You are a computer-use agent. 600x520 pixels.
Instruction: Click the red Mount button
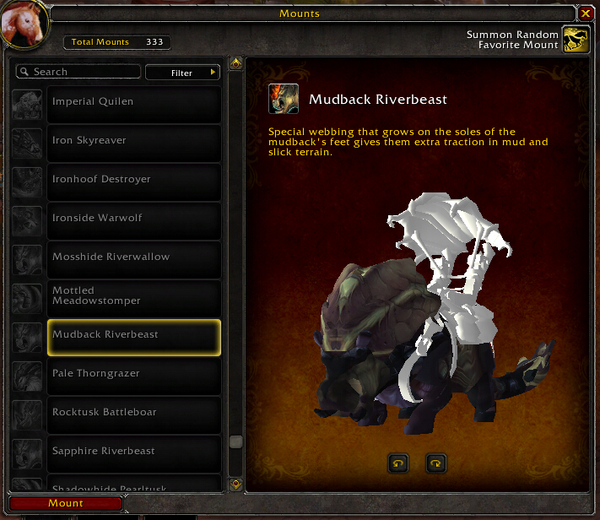66,504
